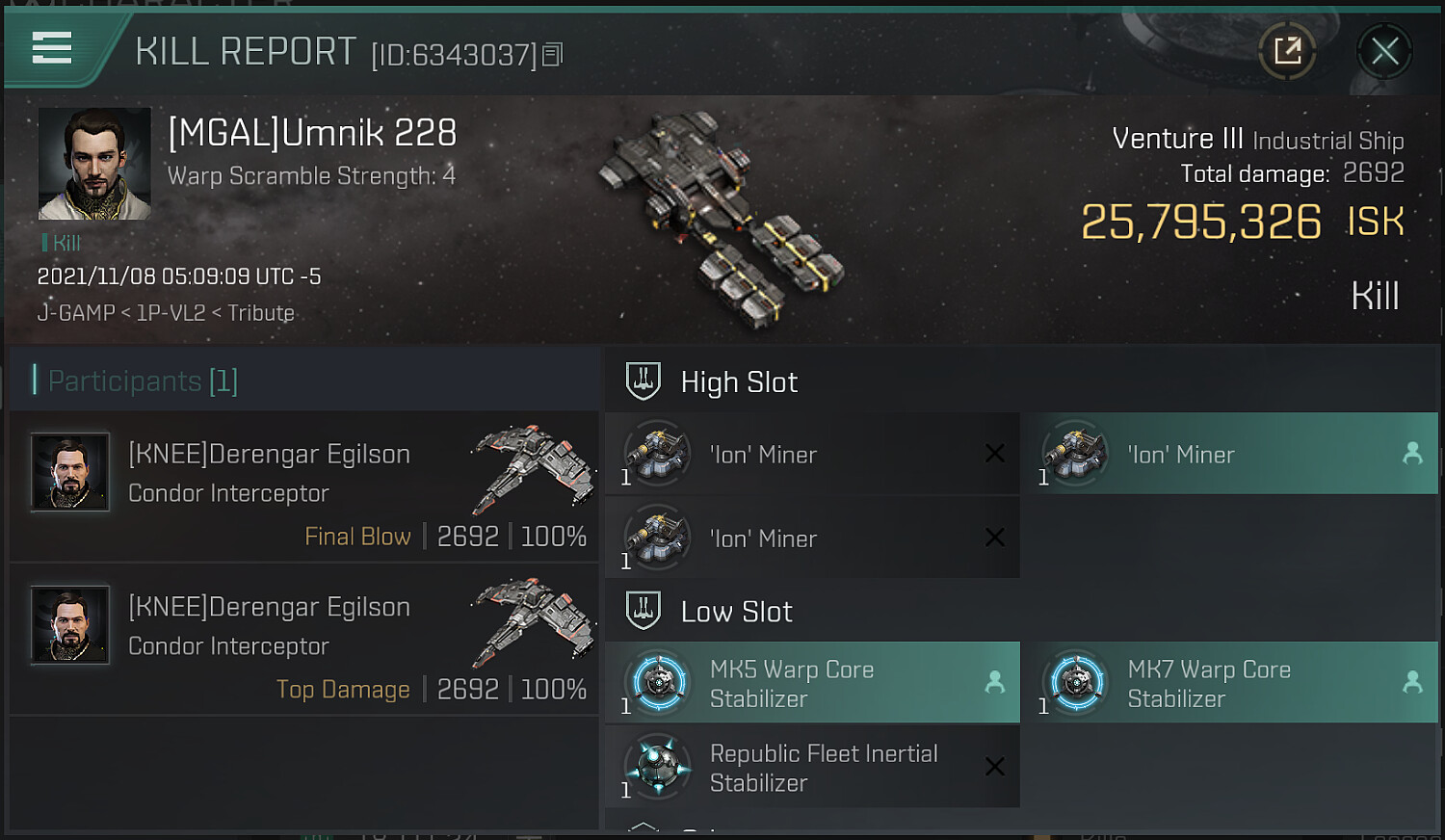
Task: Share the kill report via export button
Action: coord(1287,51)
